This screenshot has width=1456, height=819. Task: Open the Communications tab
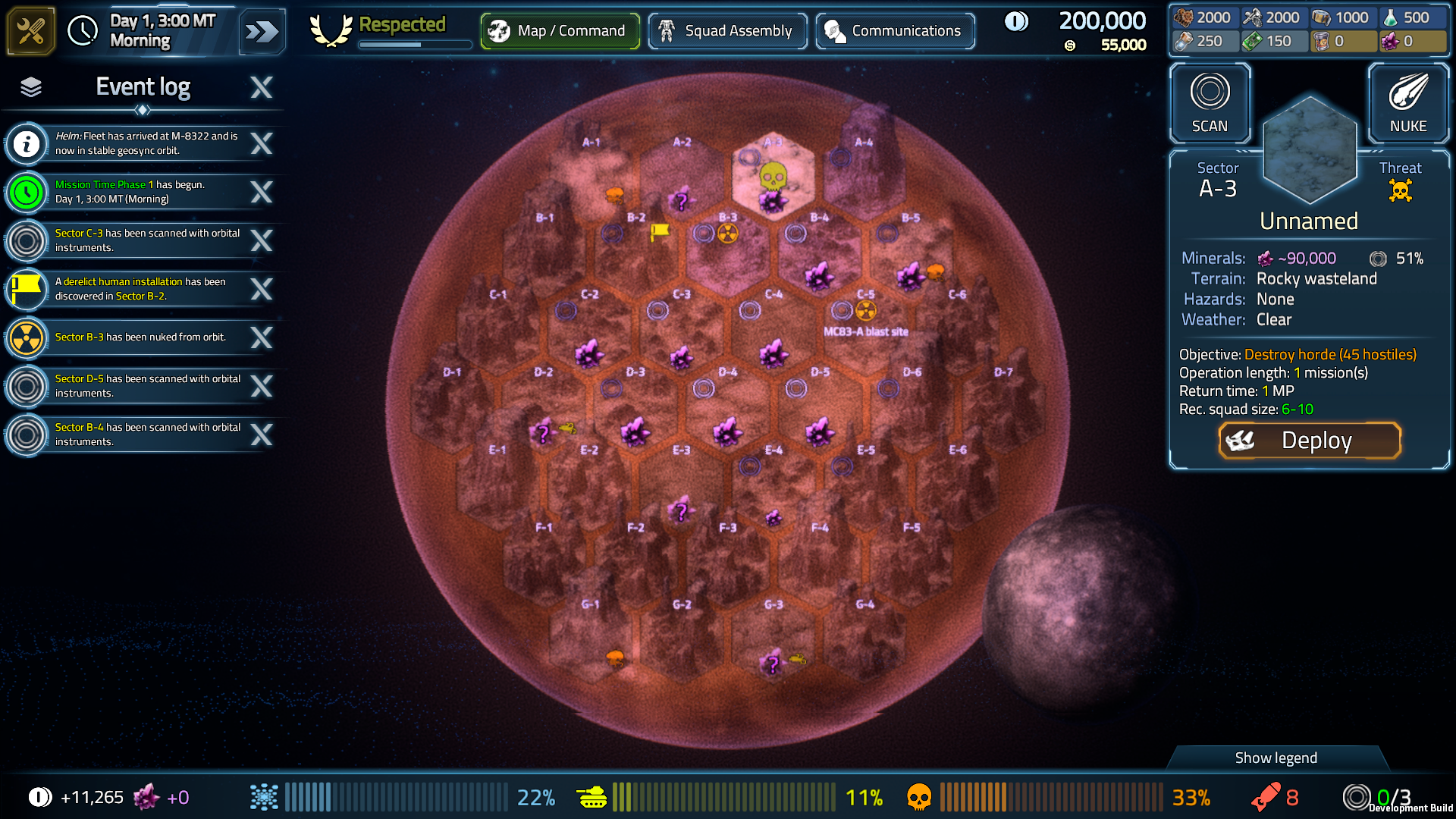pos(895,30)
